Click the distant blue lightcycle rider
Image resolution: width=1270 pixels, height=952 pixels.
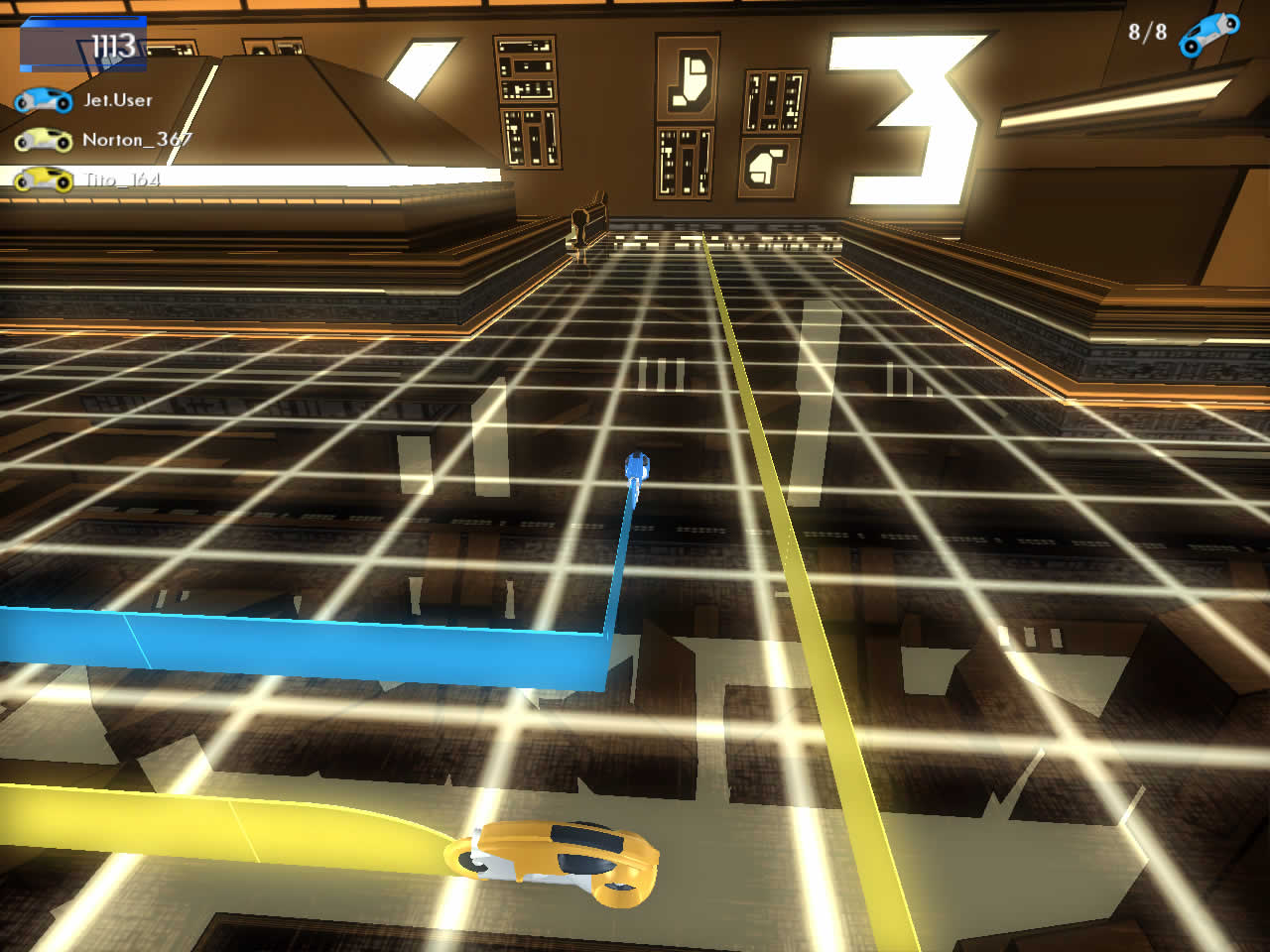click(638, 464)
